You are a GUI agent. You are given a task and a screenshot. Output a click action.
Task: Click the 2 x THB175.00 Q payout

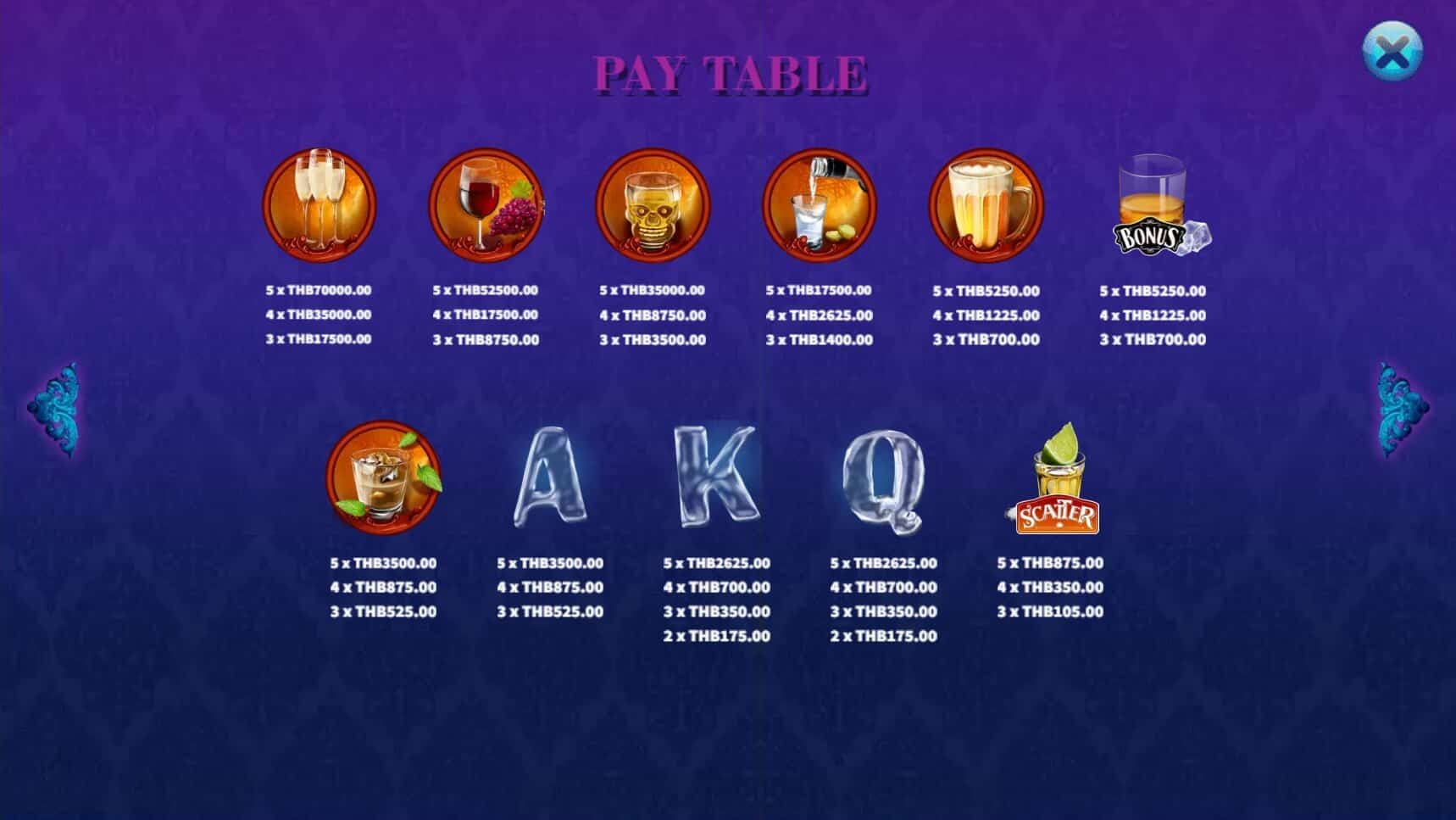(x=884, y=637)
